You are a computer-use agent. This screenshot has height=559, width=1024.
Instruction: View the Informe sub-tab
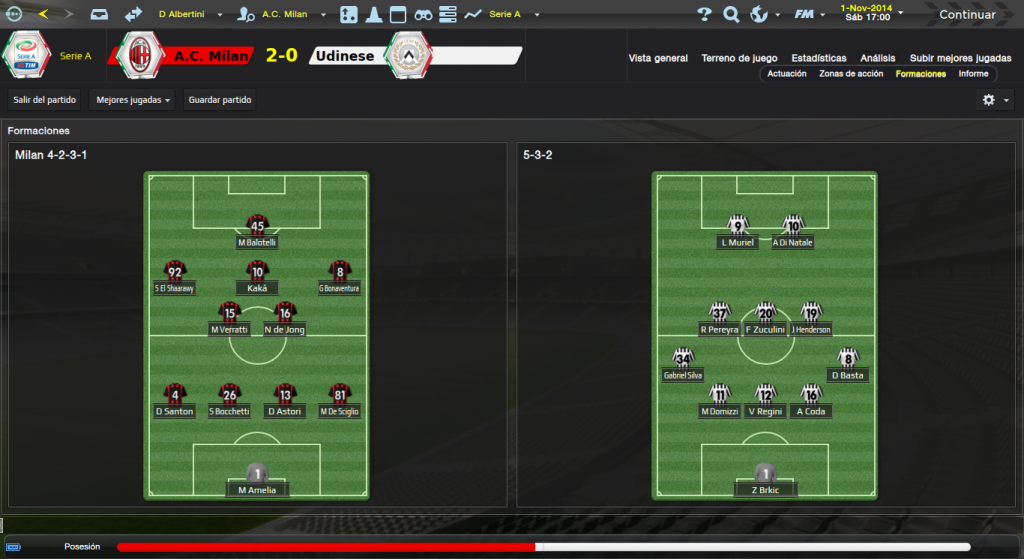973,74
